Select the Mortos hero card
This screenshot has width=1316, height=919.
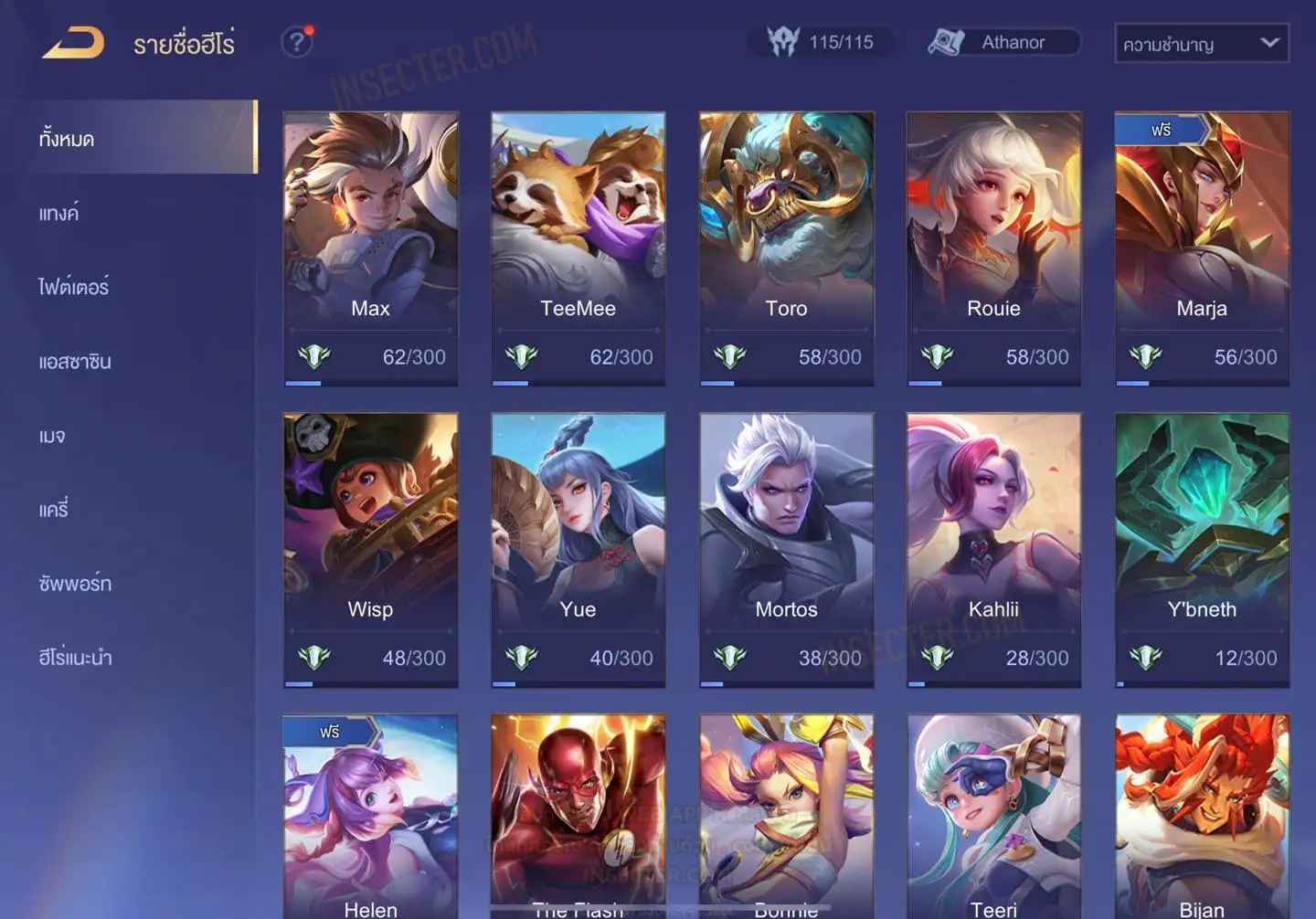[x=786, y=549]
